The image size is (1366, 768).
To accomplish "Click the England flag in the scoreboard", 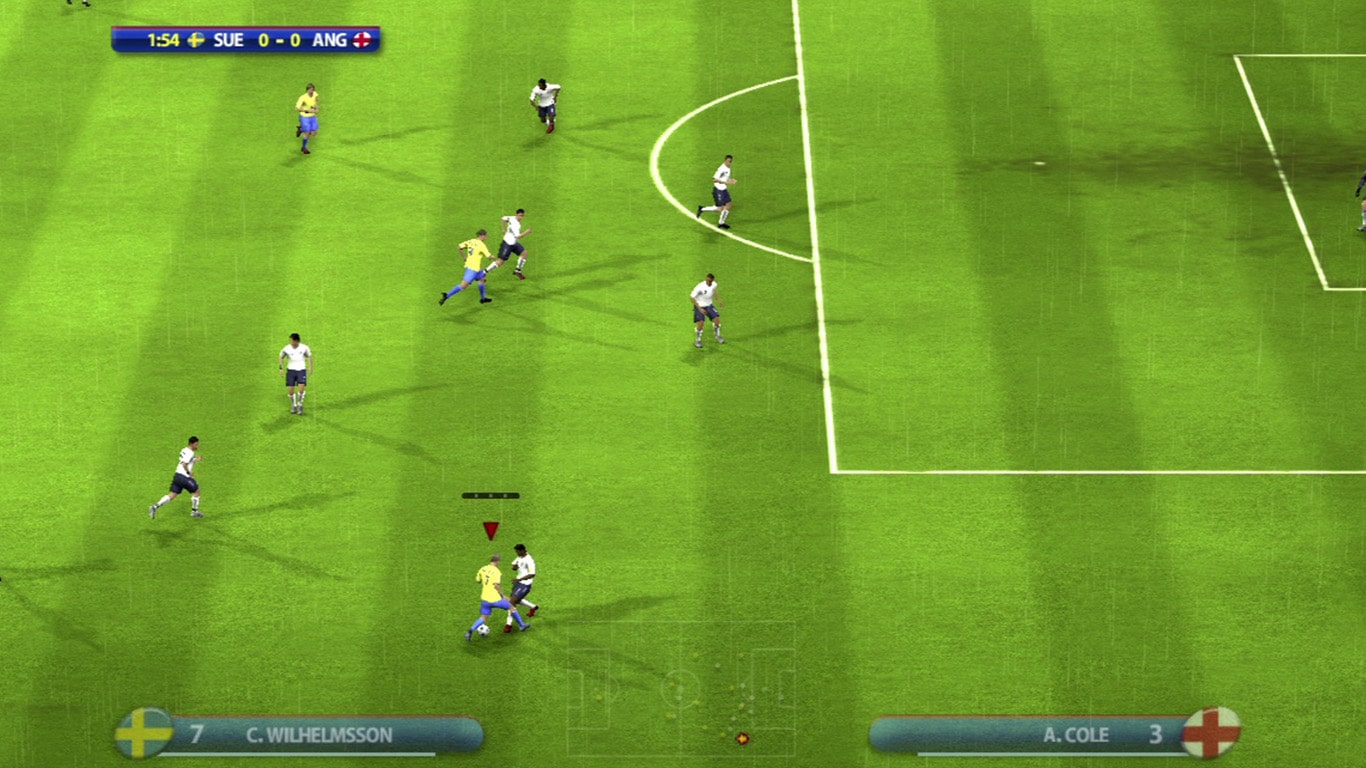I will (361, 40).
